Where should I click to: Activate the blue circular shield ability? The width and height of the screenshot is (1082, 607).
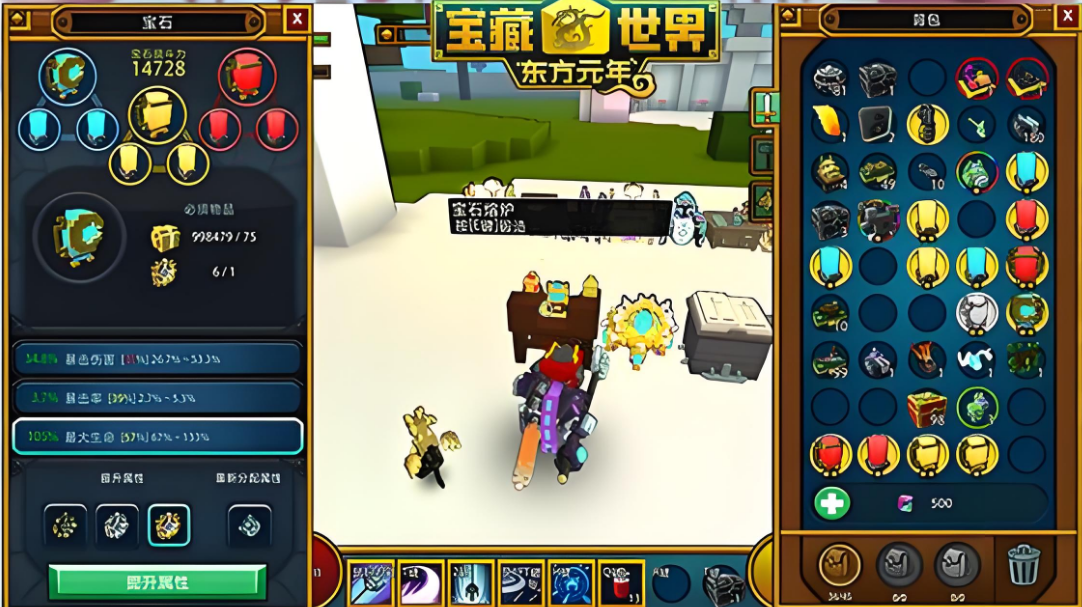click(x=571, y=582)
